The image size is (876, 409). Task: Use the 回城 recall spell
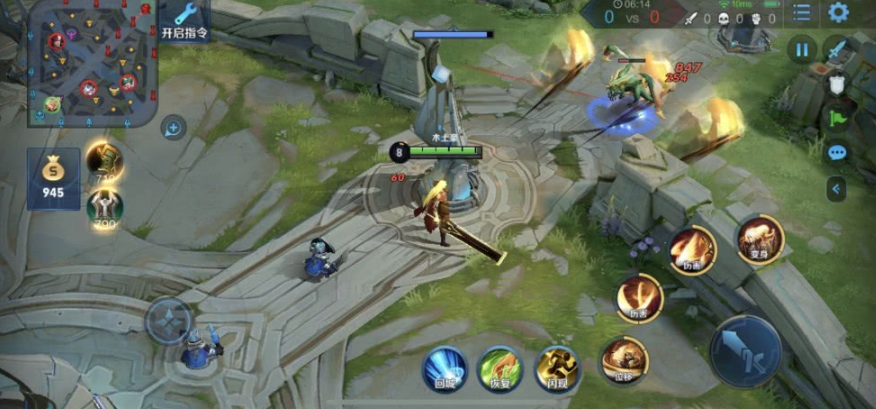444,368
